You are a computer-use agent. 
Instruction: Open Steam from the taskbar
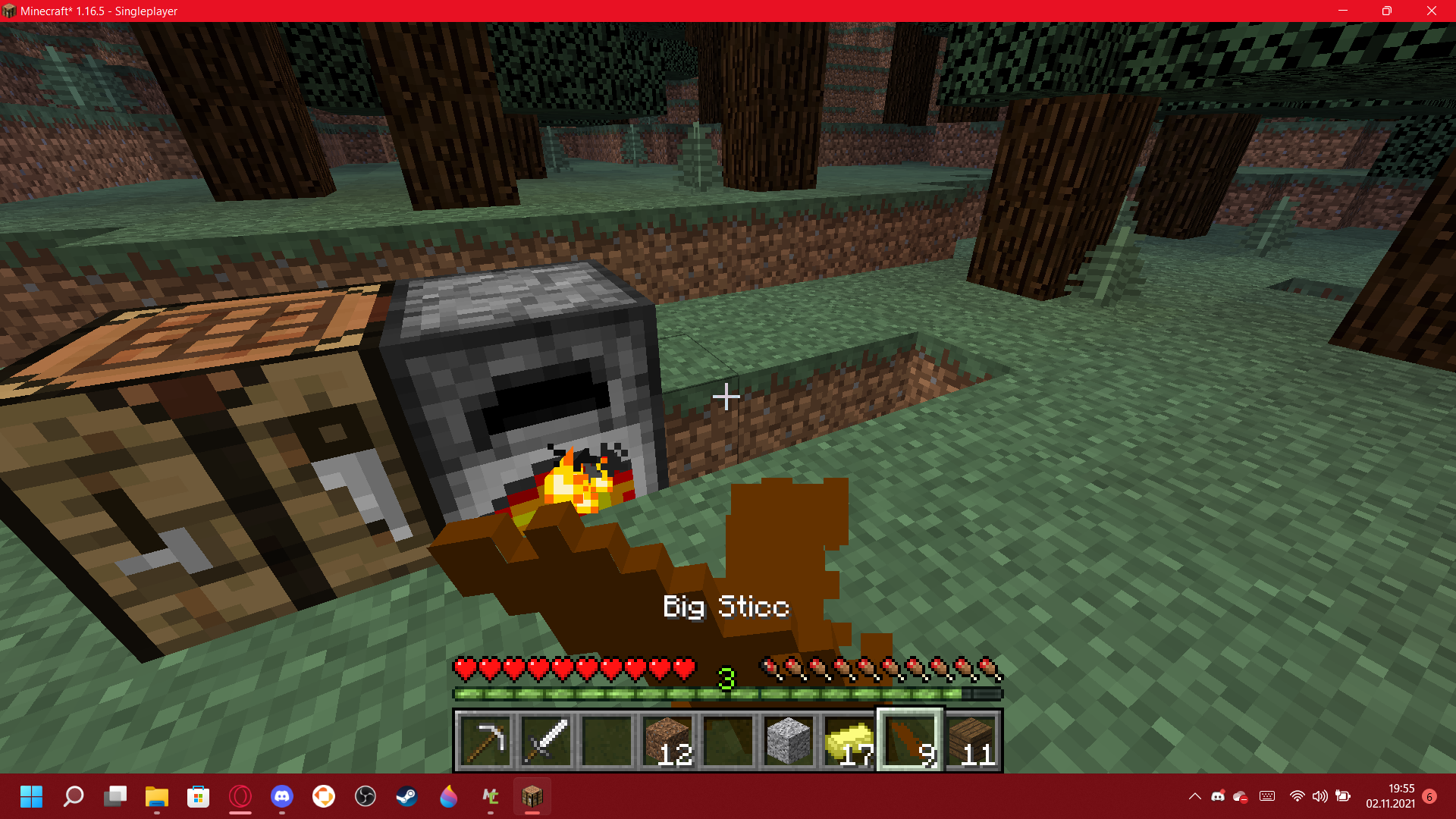(x=406, y=796)
